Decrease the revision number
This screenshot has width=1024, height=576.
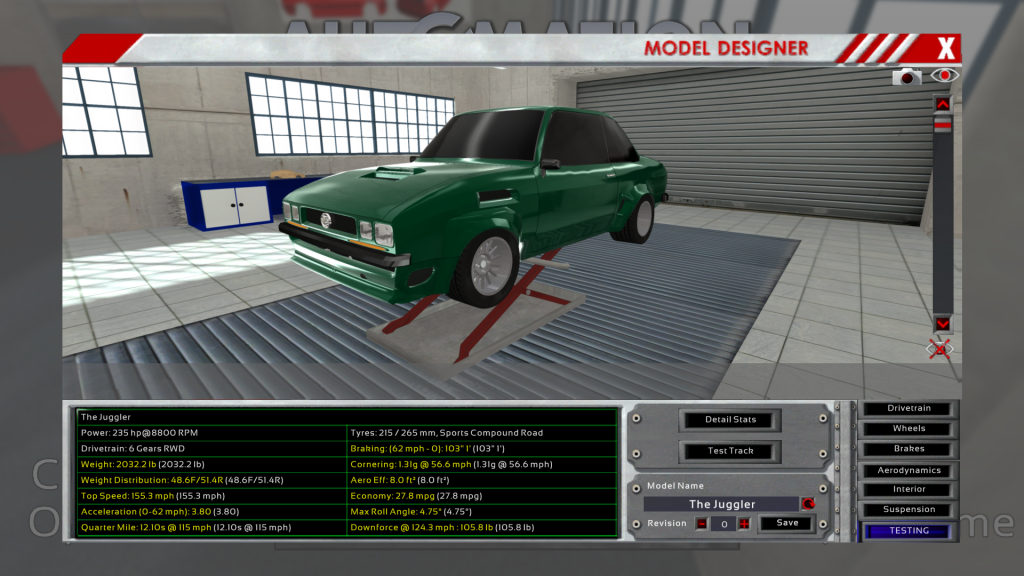[702, 524]
